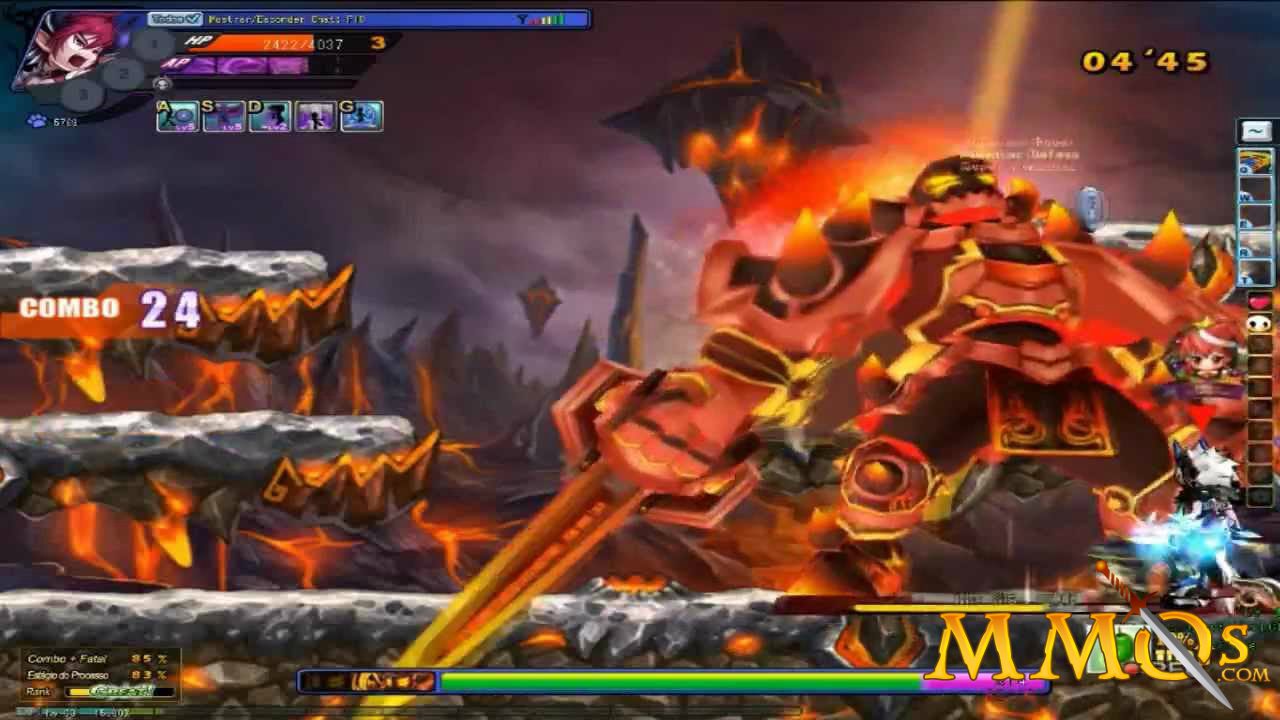Use the D skill icon
Screen dimensions: 1280x720
(x=270, y=117)
